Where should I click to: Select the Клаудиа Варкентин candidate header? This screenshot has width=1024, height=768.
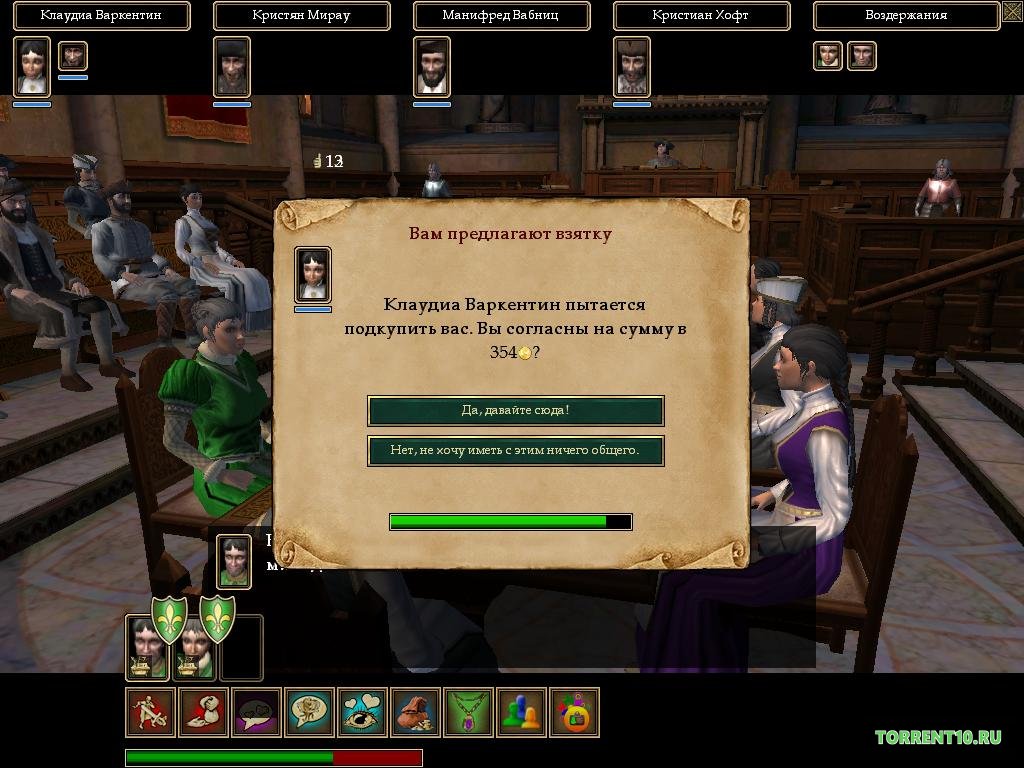(x=101, y=16)
